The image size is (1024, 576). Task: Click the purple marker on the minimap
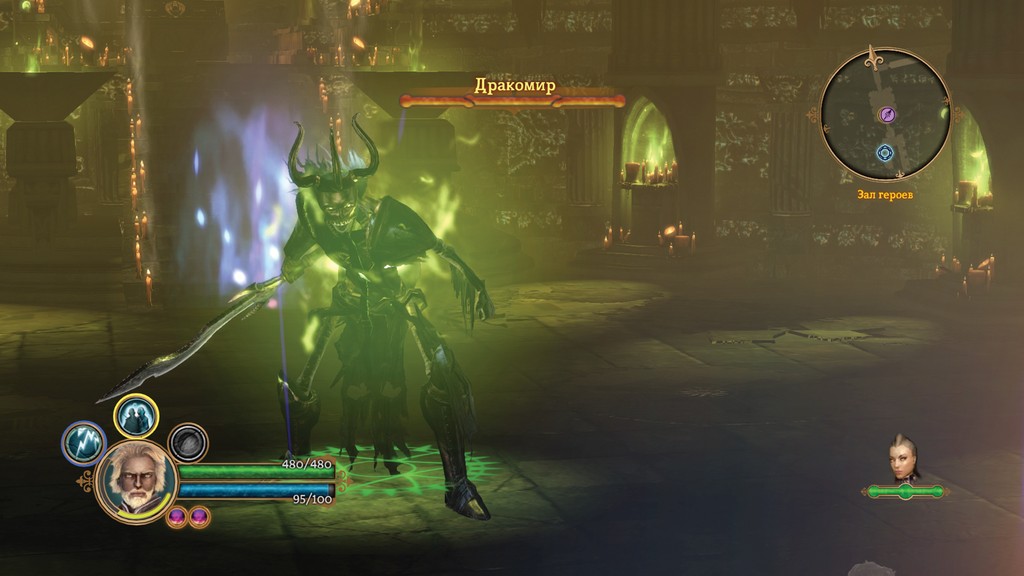coord(886,115)
